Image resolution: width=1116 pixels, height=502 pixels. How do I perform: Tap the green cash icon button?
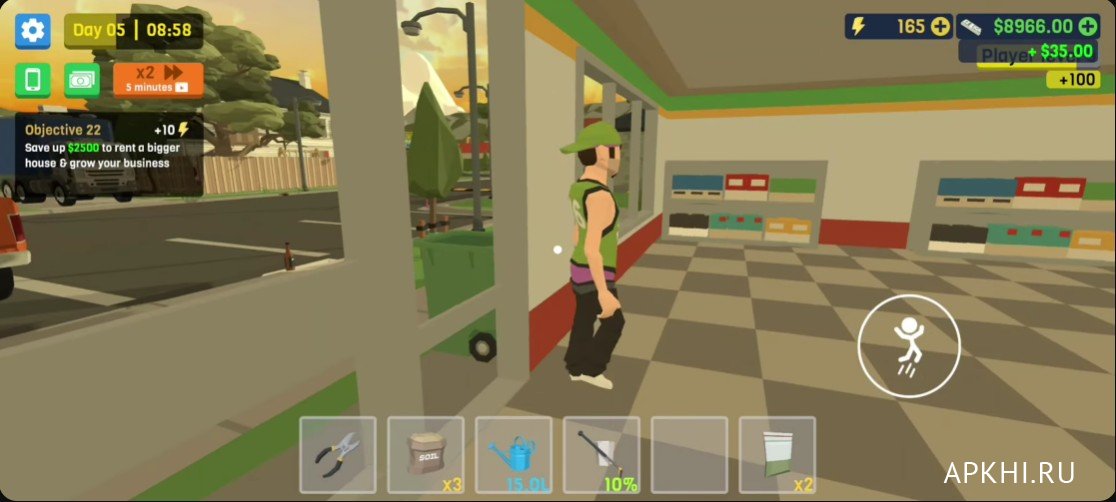tap(82, 80)
